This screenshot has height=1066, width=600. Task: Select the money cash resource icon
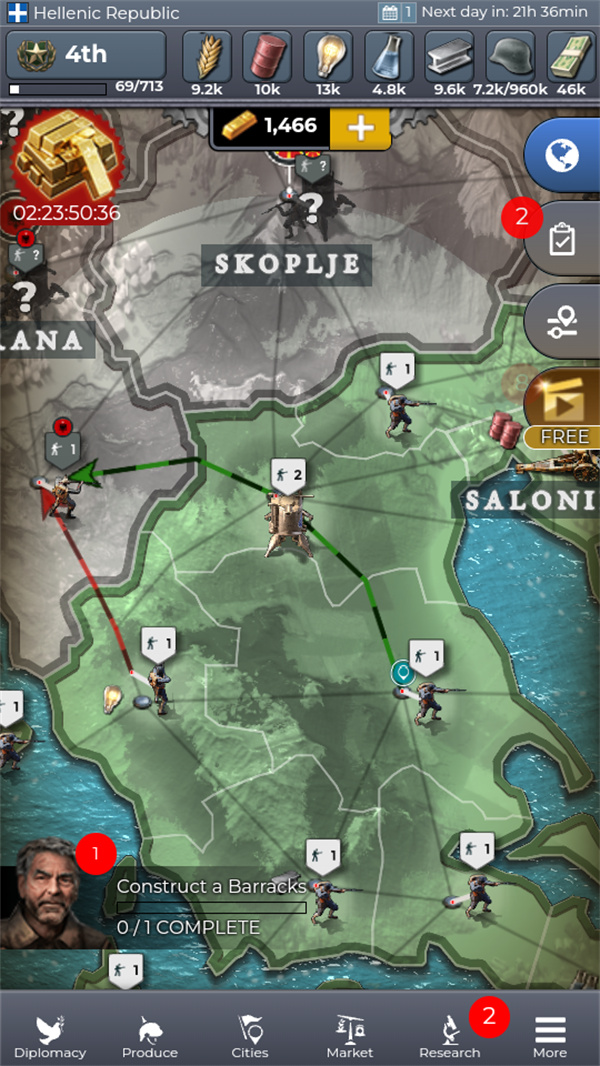(x=571, y=62)
